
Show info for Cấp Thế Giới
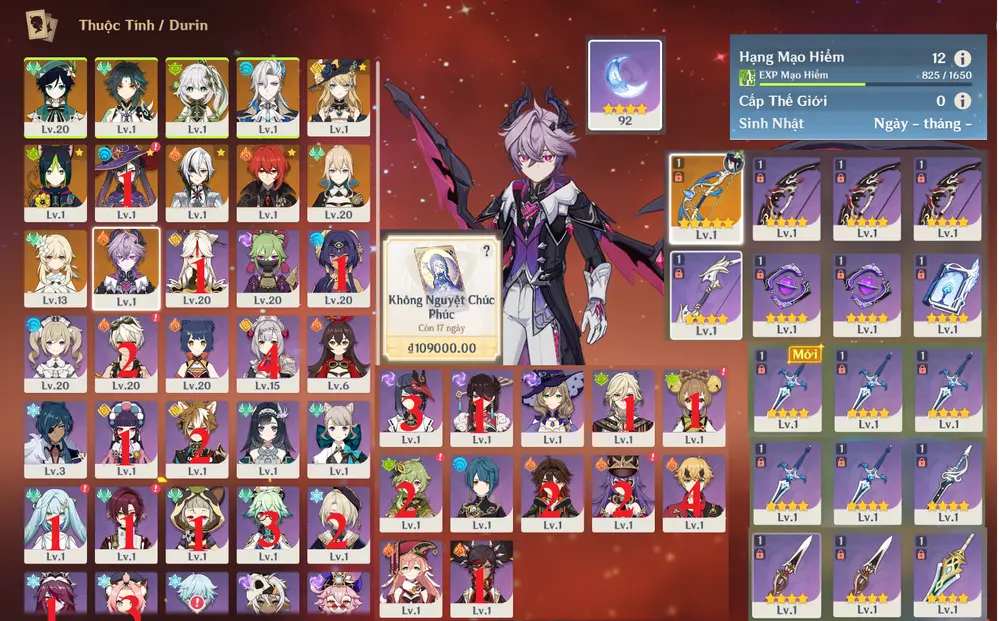[x=962, y=100]
